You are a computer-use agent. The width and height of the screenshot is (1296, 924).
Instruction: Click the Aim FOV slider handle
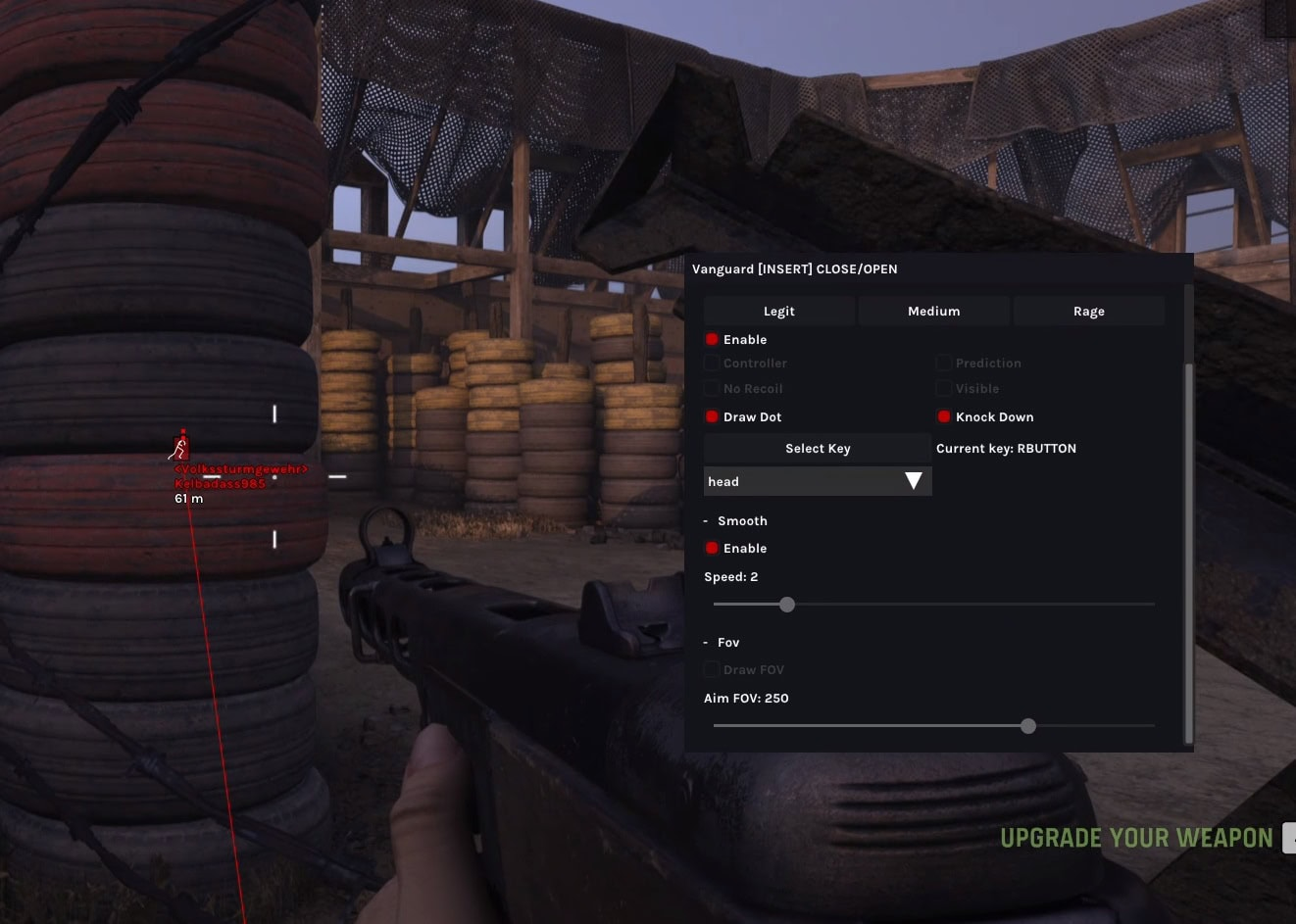[x=1027, y=726]
